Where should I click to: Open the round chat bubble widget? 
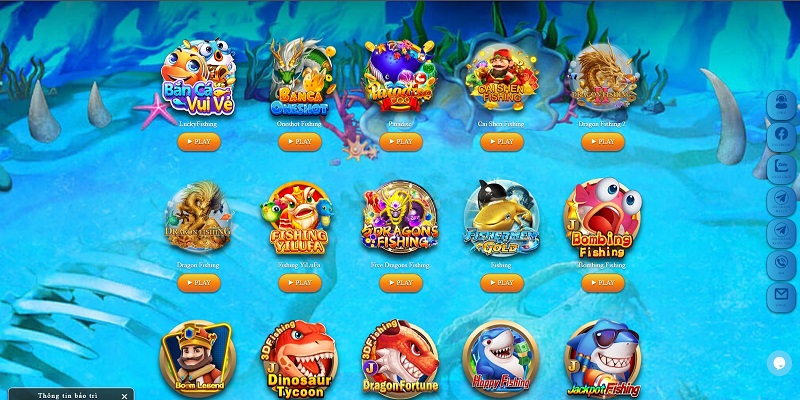coord(778,363)
